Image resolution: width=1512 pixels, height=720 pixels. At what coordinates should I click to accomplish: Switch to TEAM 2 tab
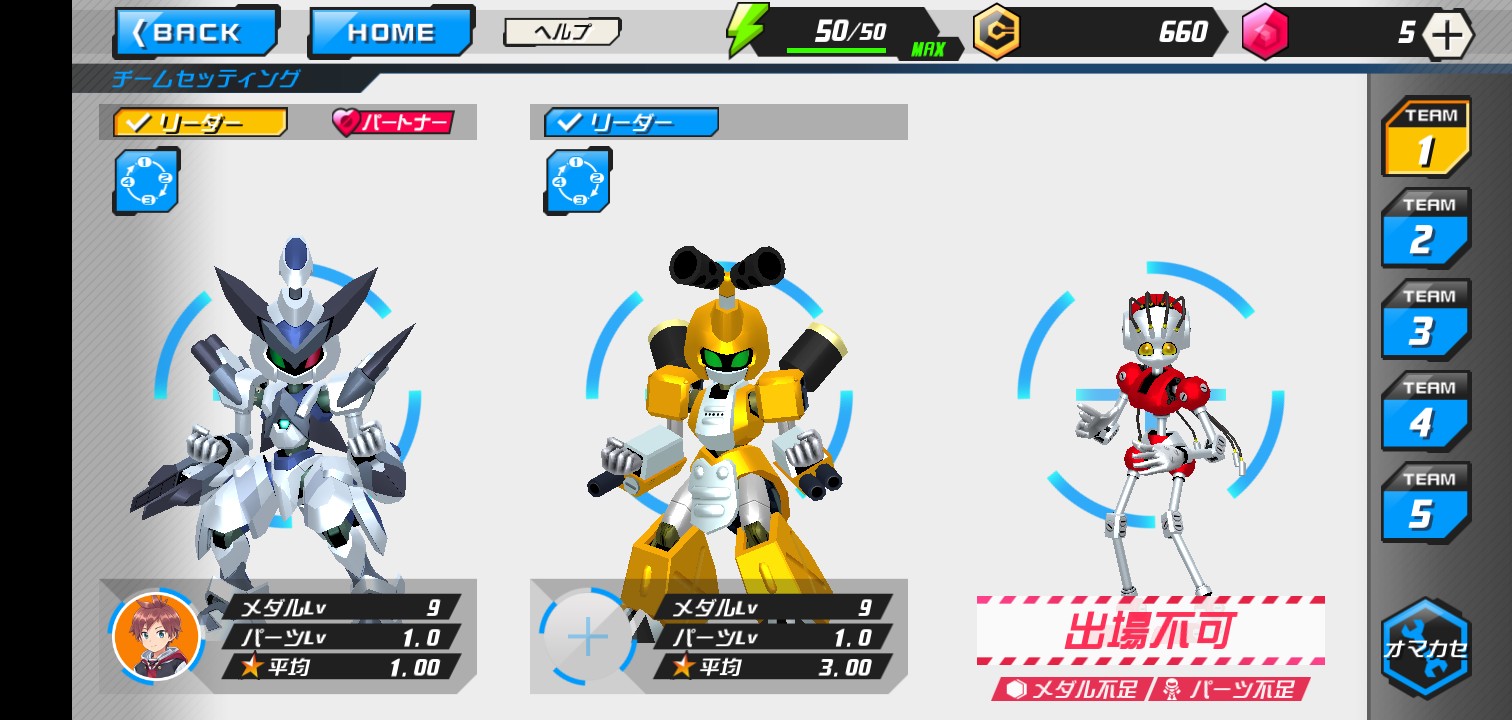pos(1424,229)
